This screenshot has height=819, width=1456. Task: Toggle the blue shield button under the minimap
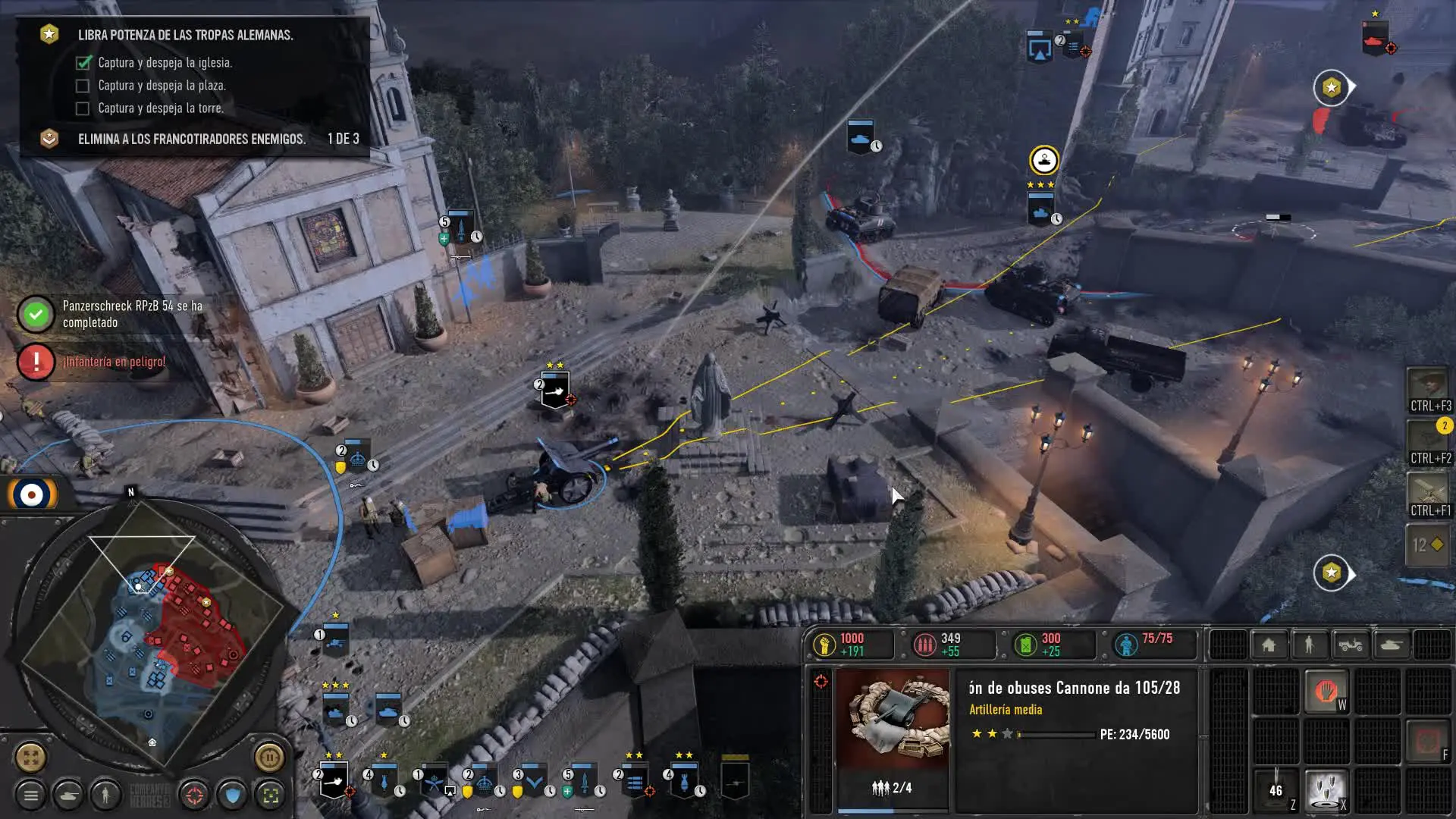pyautogui.click(x=233, y=795)
